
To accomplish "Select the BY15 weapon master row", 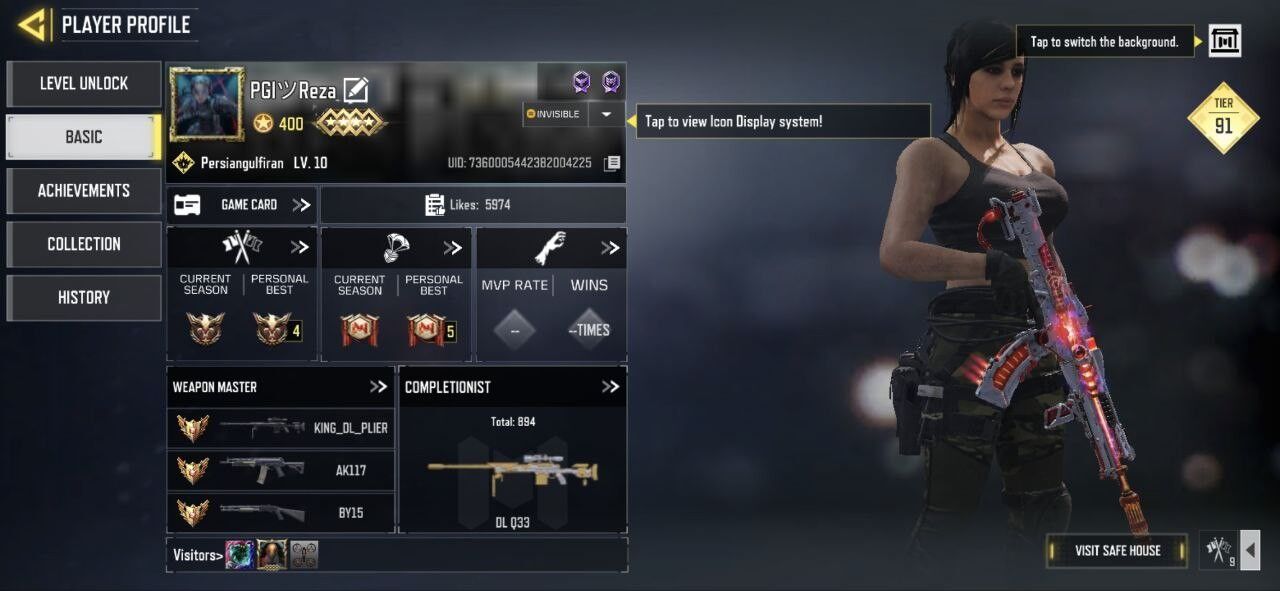I will coord(281,512).
